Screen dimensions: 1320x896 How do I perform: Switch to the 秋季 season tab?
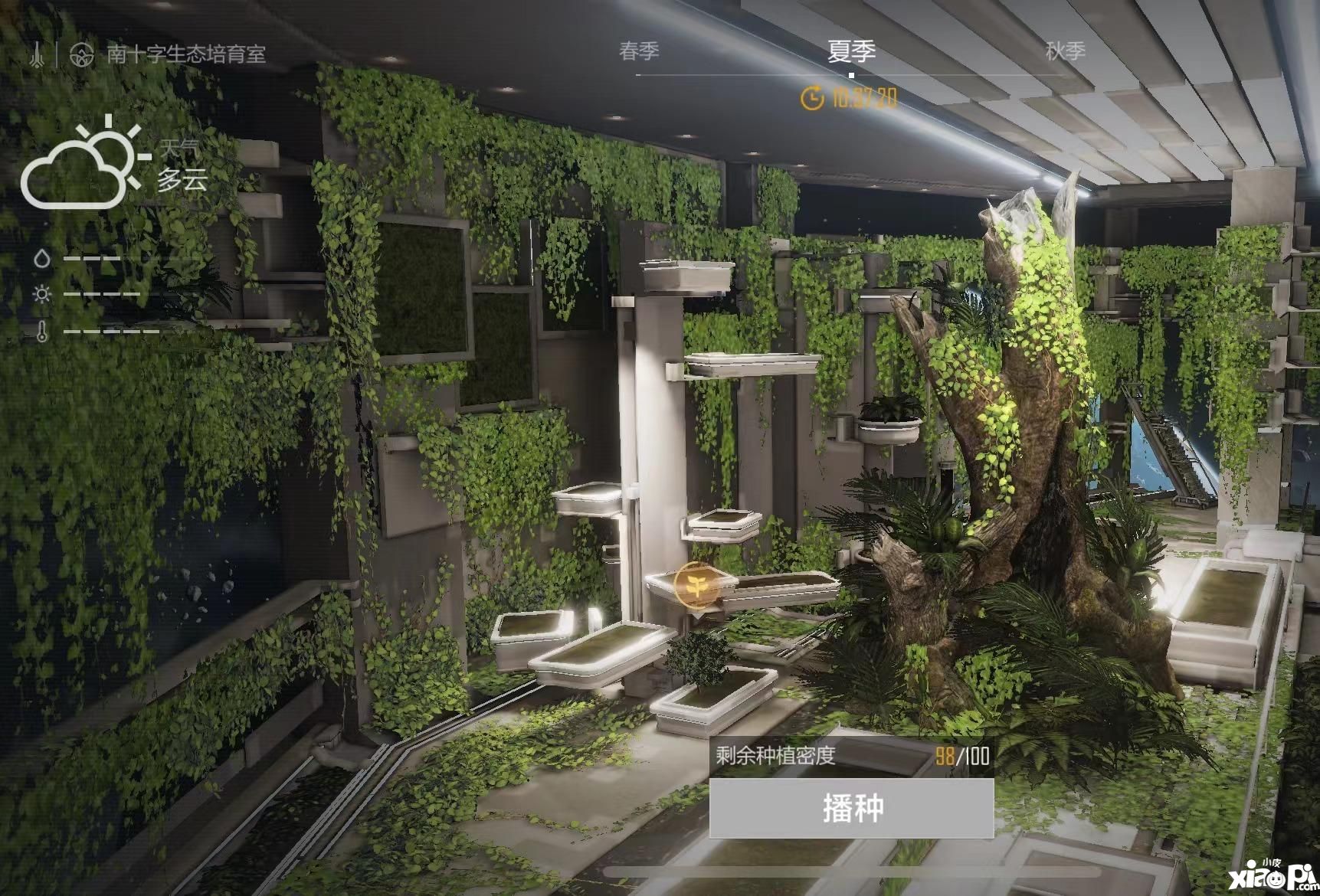pyautogui.click(x=1065, y=51)
